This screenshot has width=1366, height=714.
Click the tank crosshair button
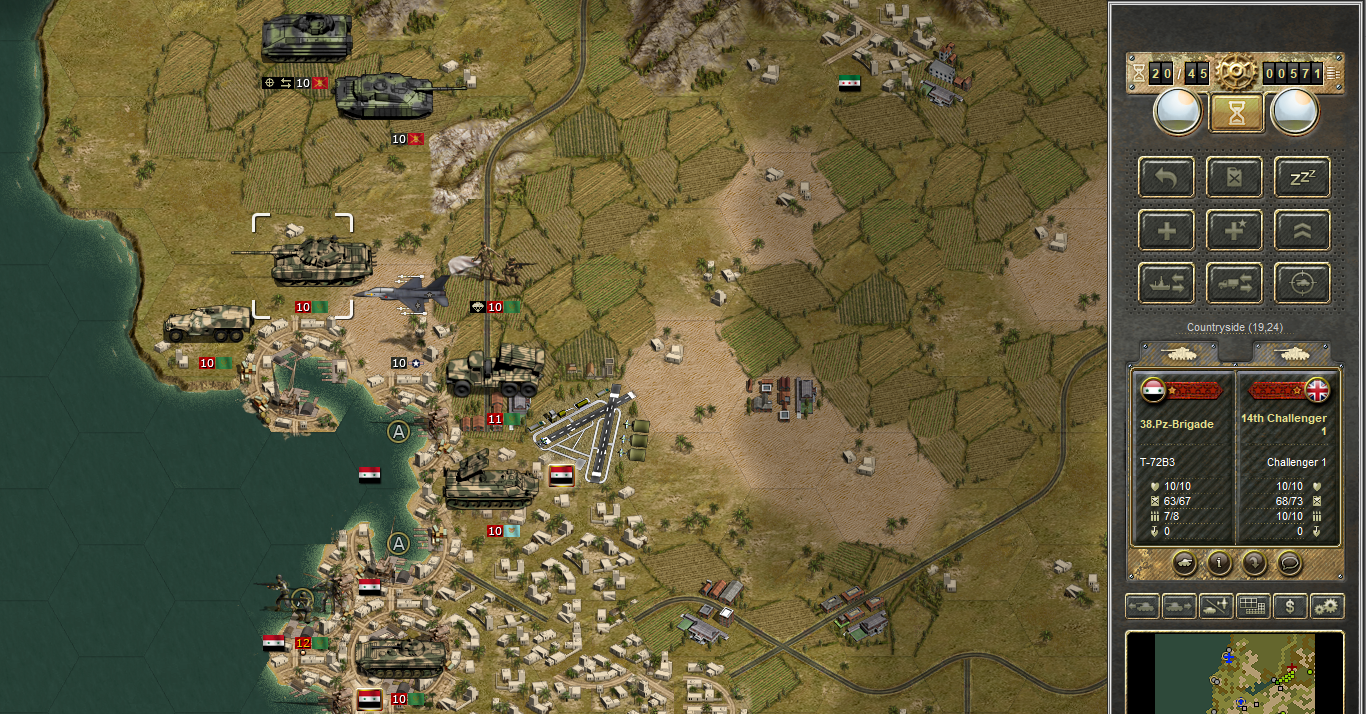click(x=1302, y=284)
